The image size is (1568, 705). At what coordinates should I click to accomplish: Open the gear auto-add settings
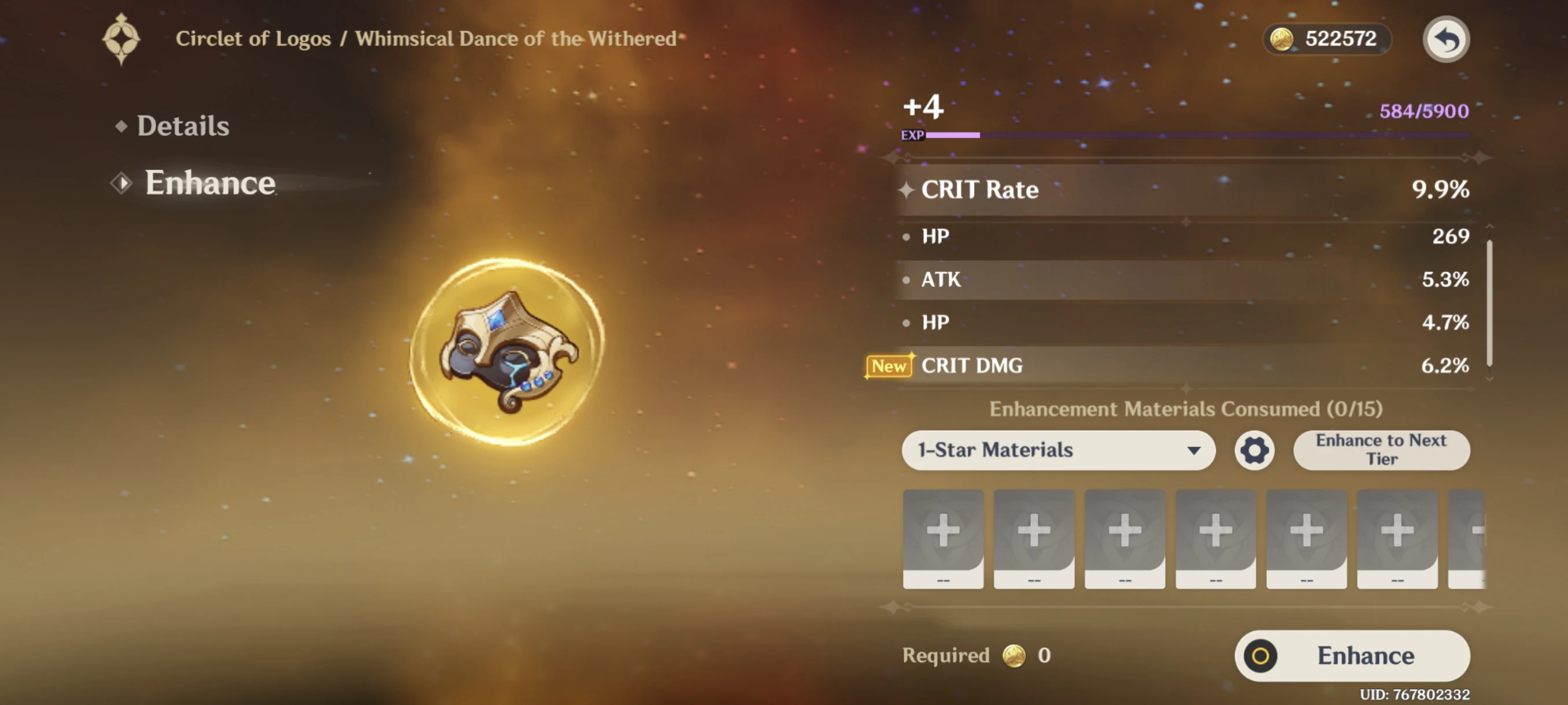pyautogui.click(x=1254, y=450)
